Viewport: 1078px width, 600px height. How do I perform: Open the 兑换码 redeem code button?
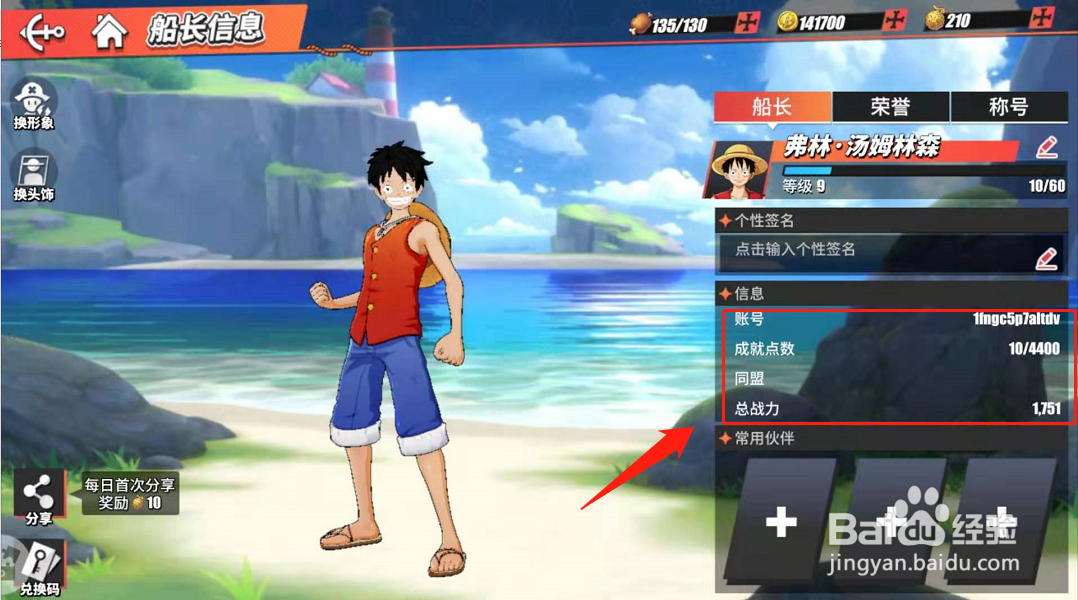click(x=40, y=566)
